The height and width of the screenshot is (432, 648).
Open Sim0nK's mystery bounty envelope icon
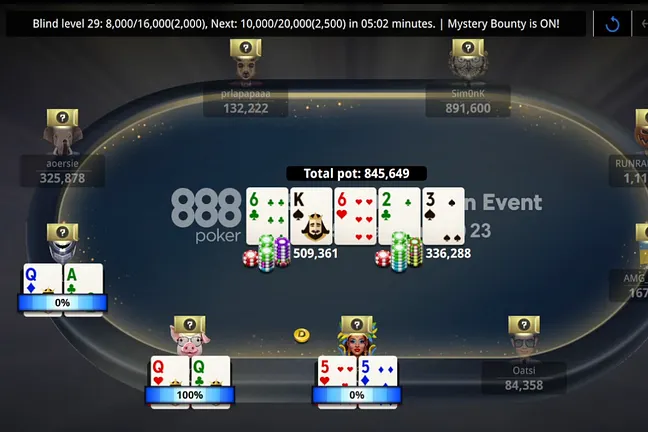(467, 48)
